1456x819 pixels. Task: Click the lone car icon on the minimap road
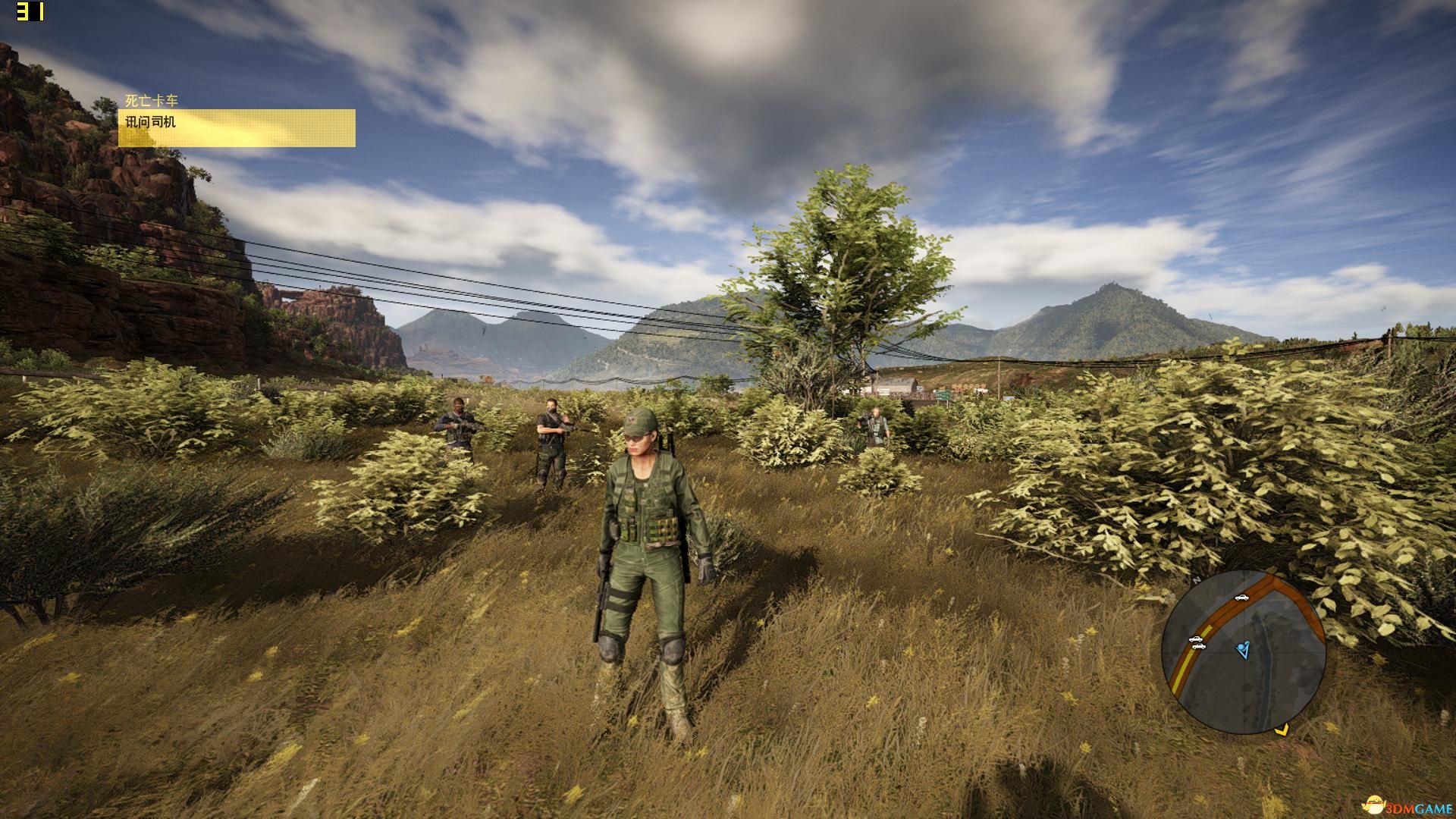[1241, 598]
